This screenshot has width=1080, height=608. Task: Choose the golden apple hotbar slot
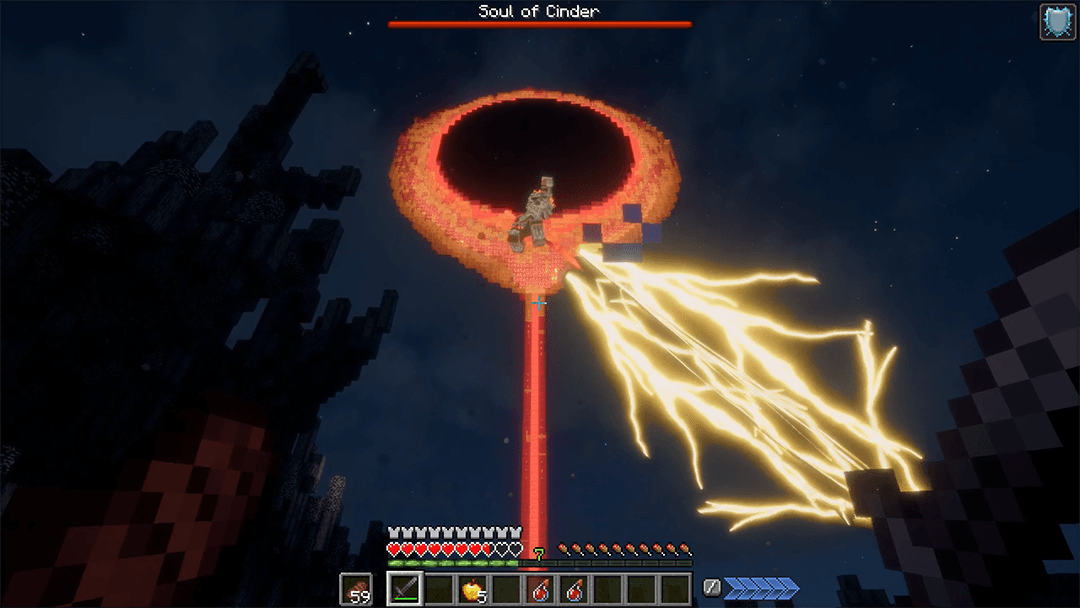pos(472,590)
